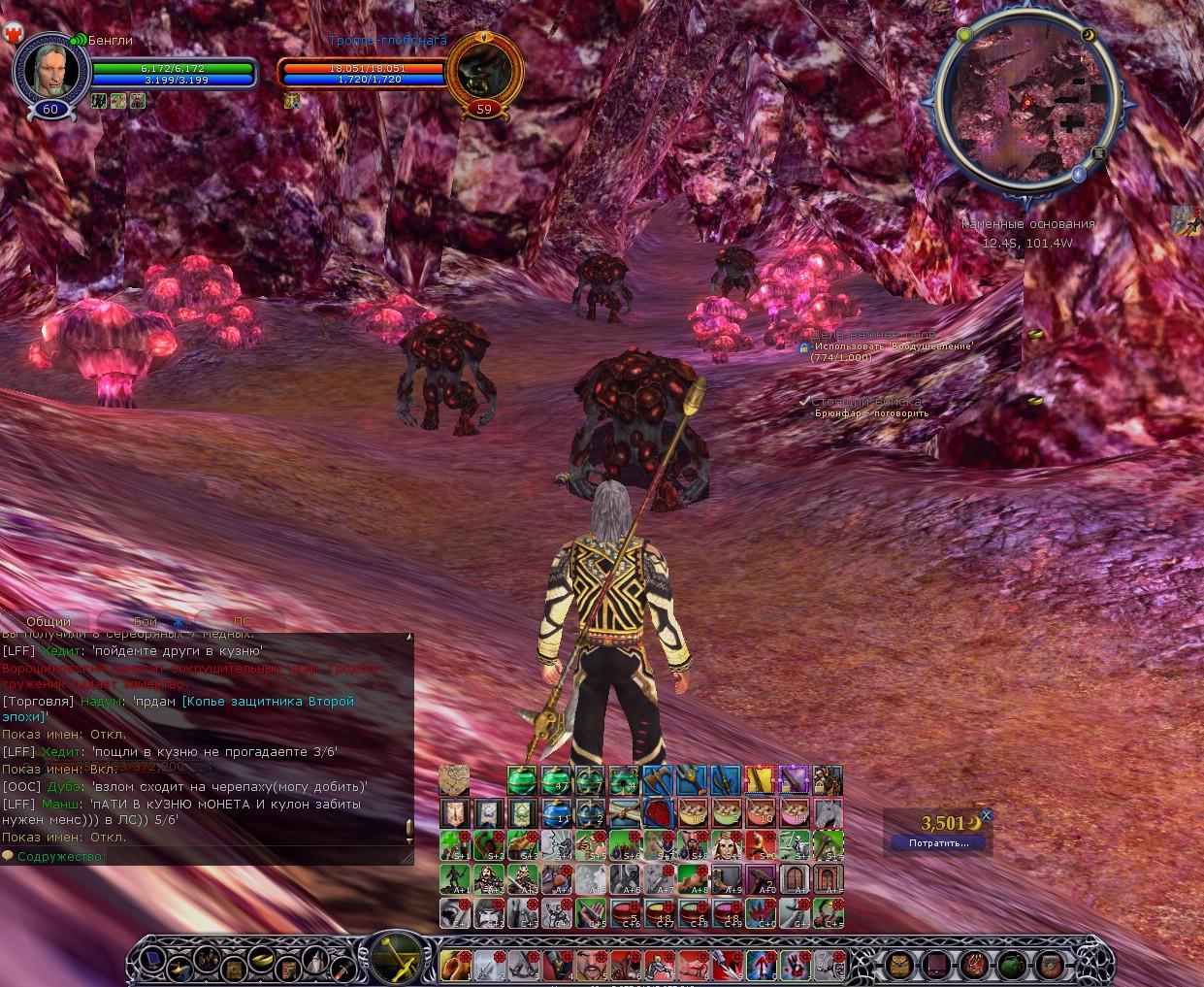Image resolution: width=1204 pixels, height=987 pixels.
Task: Summon the grey horse mount
Action: (x=828, y=812)
